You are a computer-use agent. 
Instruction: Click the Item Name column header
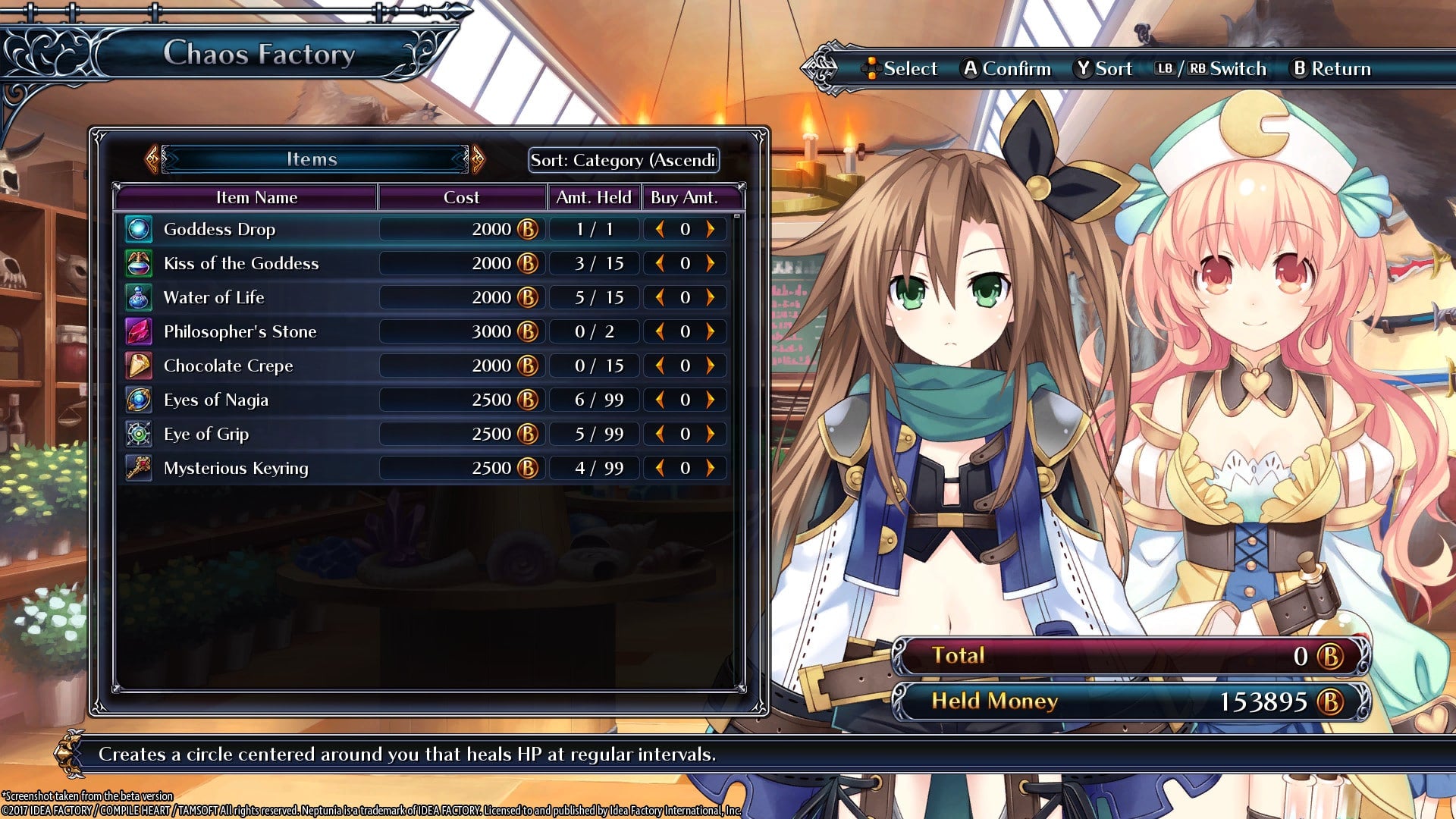258,197
